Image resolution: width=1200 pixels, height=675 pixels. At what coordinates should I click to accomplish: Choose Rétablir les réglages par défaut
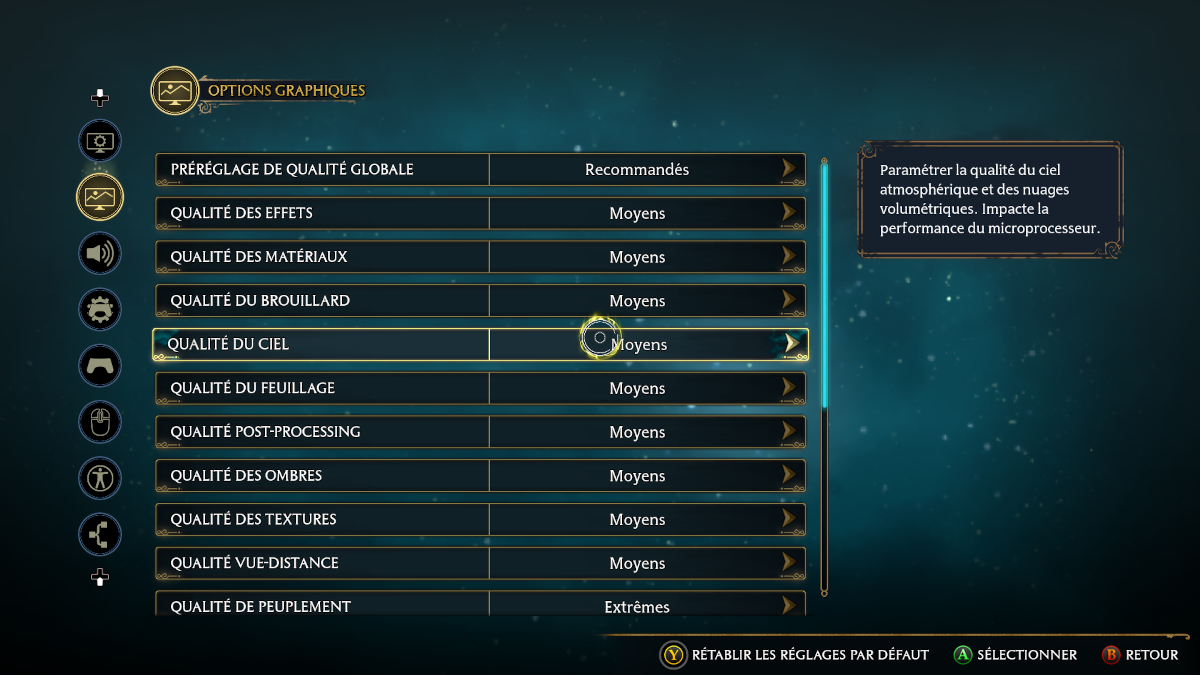796,655
